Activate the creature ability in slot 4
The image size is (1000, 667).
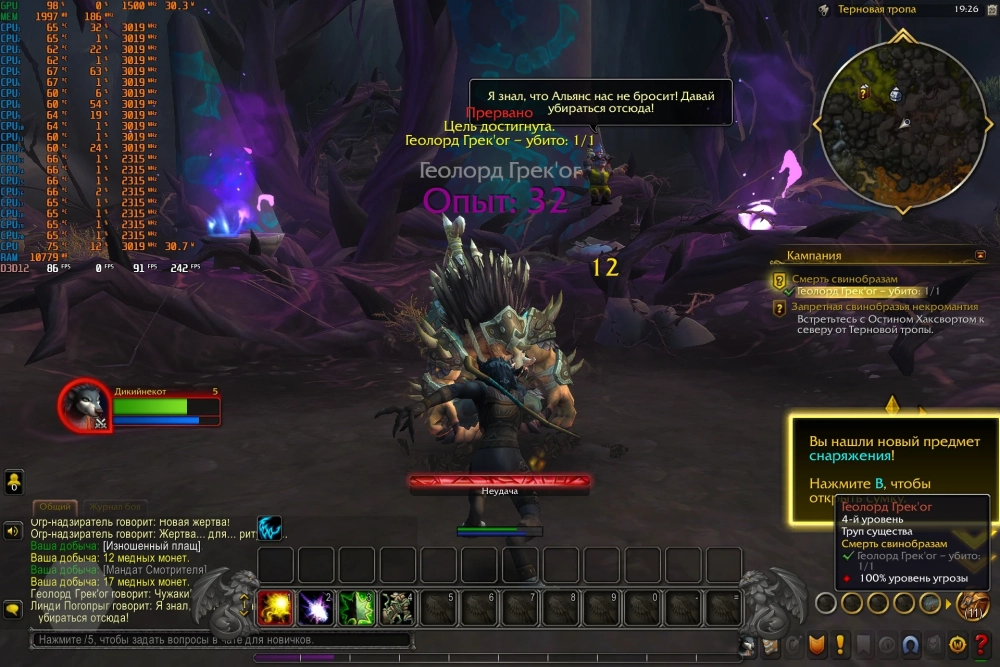tap(398, 607)
